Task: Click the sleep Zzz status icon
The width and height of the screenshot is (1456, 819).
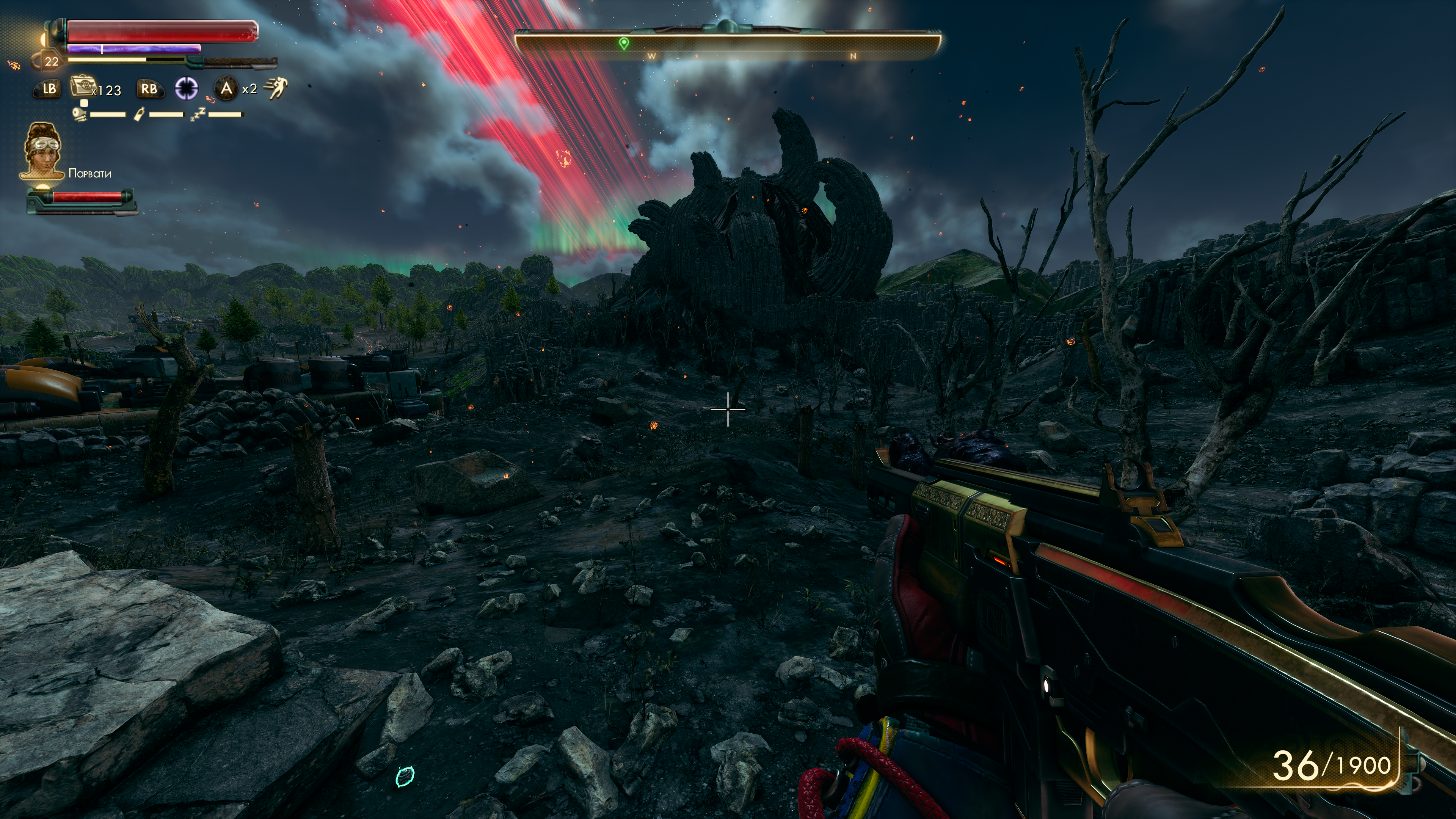Action: pos(197,114)
